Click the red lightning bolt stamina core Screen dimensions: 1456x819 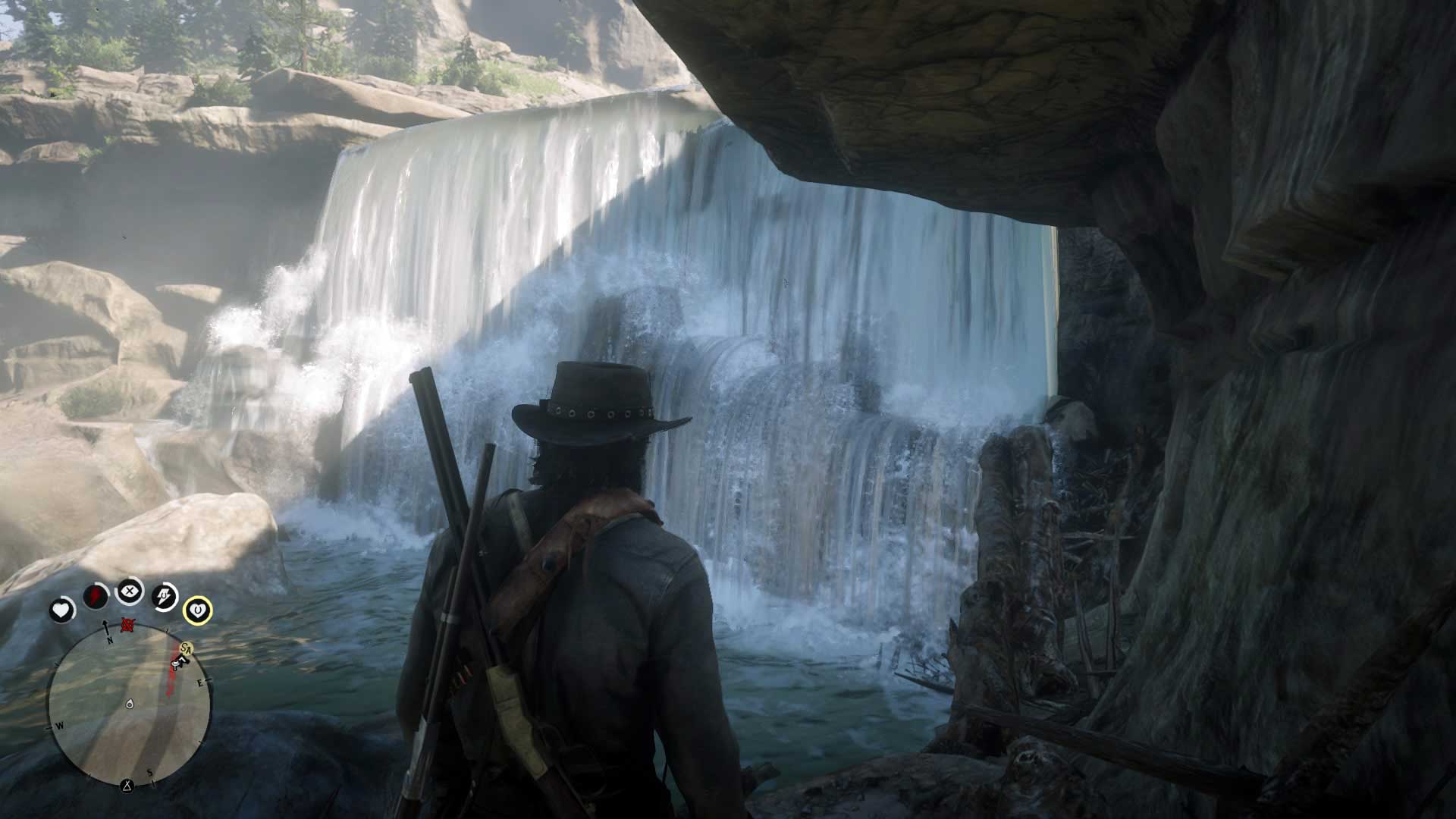(96, 596)
